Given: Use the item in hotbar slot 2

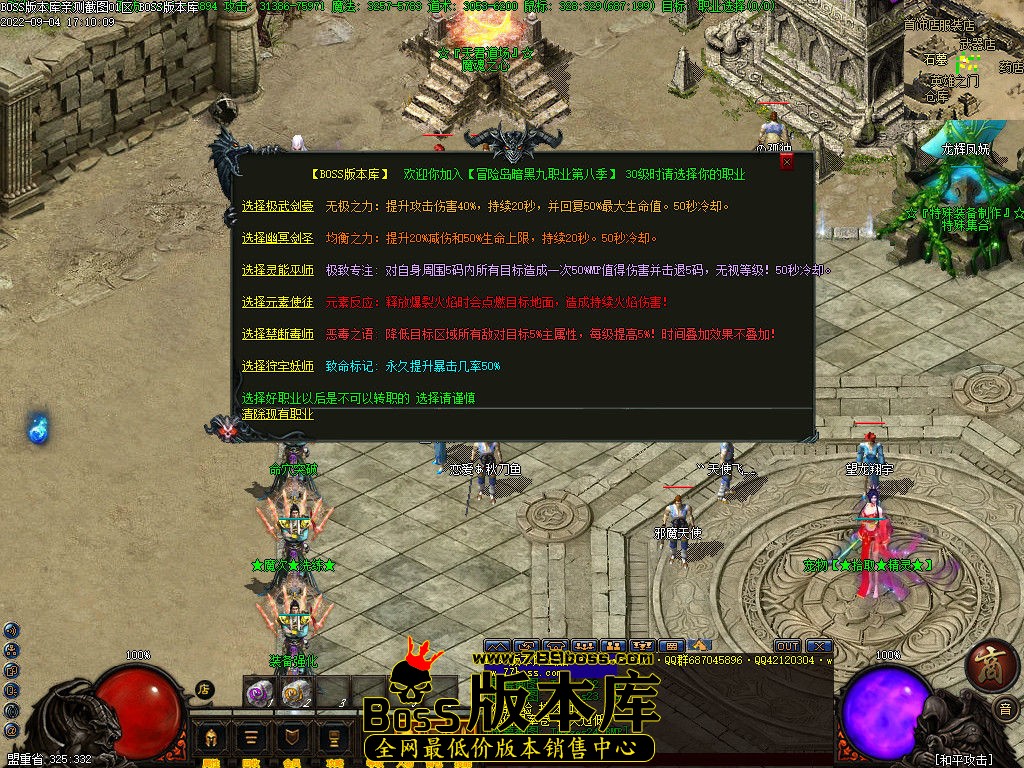Looking at the screenshot, I should click(x=295, y=691).
